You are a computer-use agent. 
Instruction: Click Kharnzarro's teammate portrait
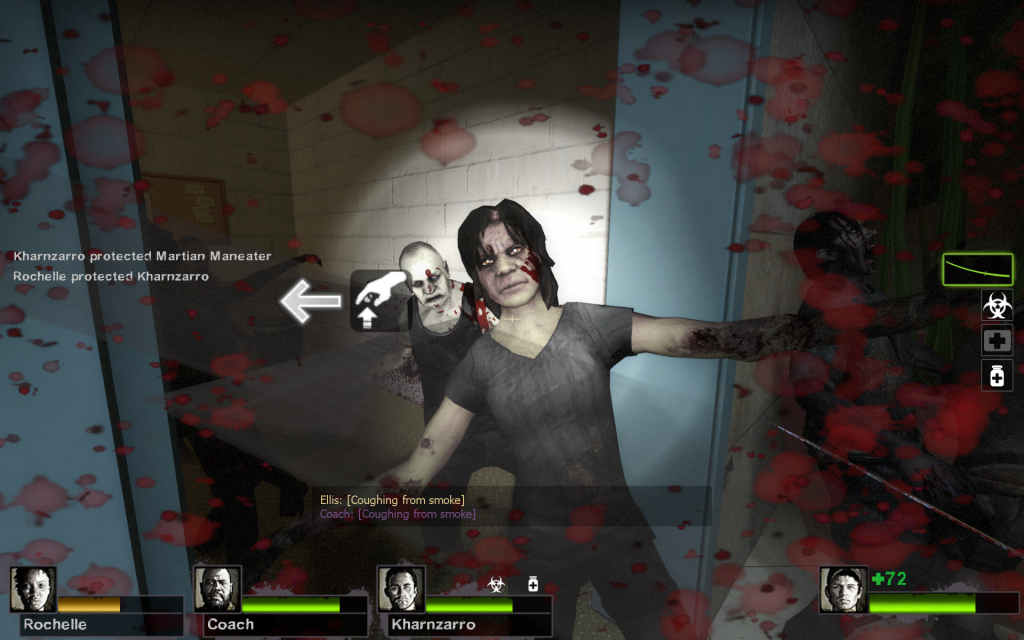(x=401, y=590)
